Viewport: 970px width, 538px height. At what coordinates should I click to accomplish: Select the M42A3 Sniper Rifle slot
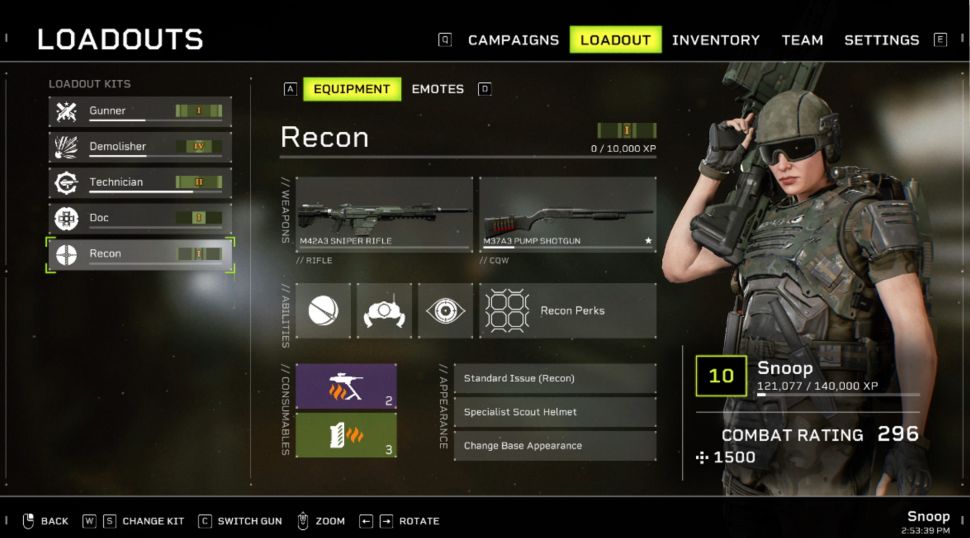click(x=384, y=215)
